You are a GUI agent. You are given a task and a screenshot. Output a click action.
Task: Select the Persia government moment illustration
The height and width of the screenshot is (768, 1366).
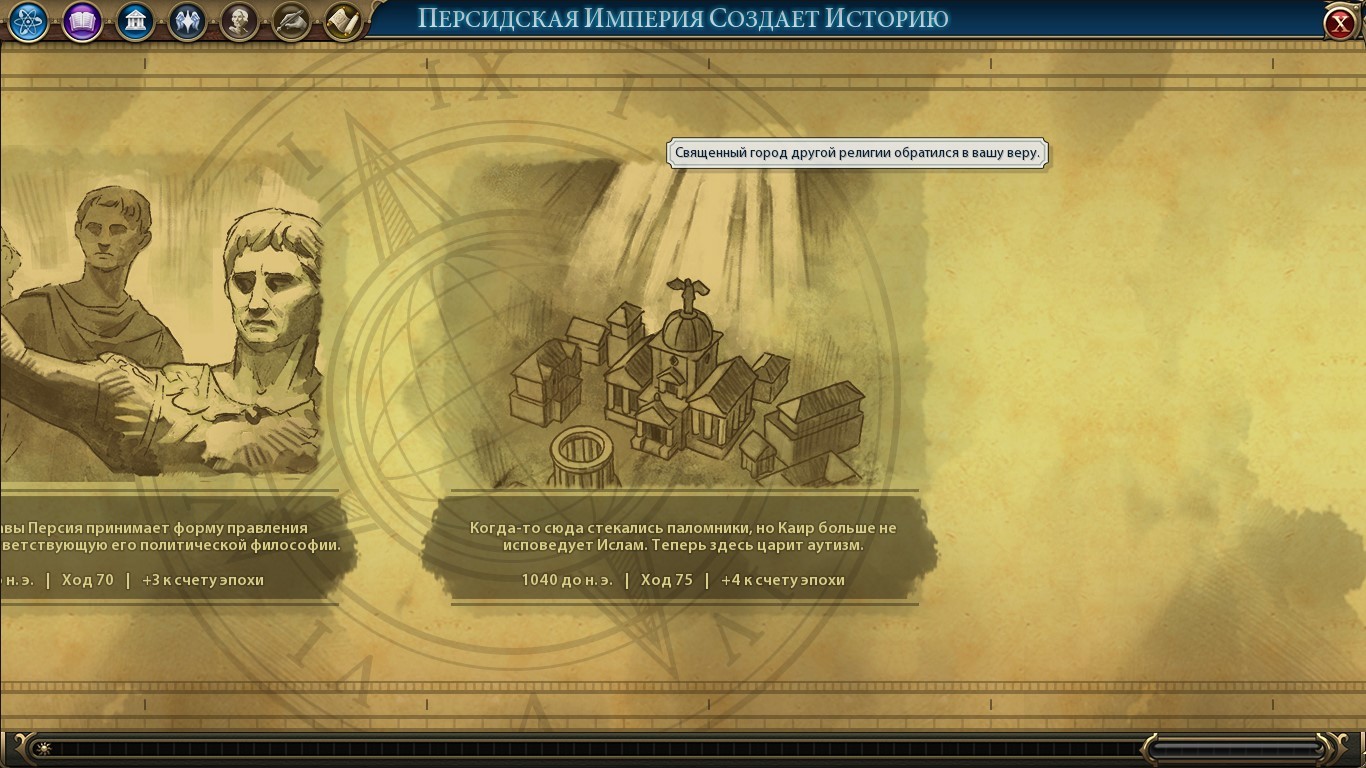165,330
